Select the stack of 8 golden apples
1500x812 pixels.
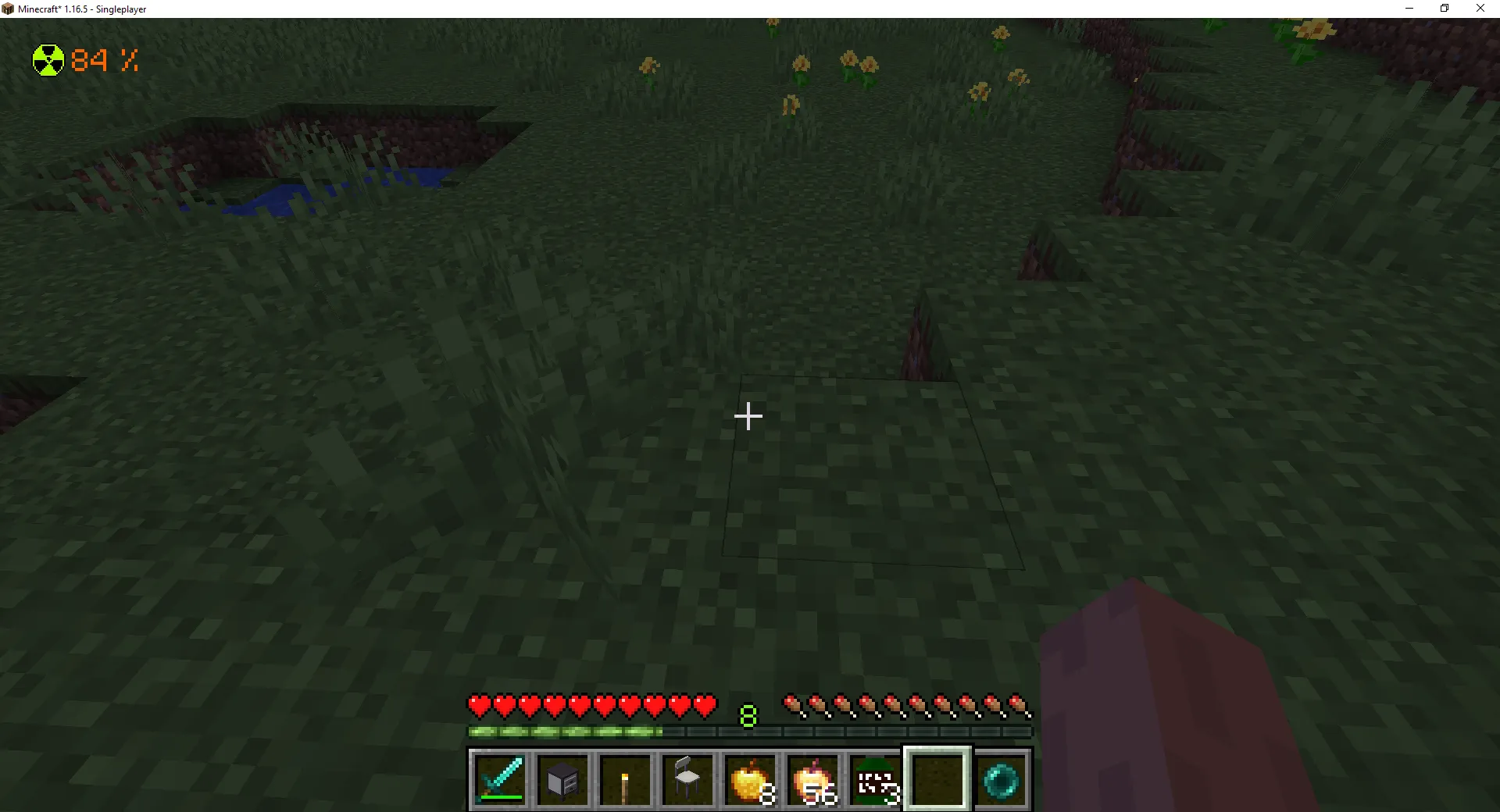pos(751,778)
